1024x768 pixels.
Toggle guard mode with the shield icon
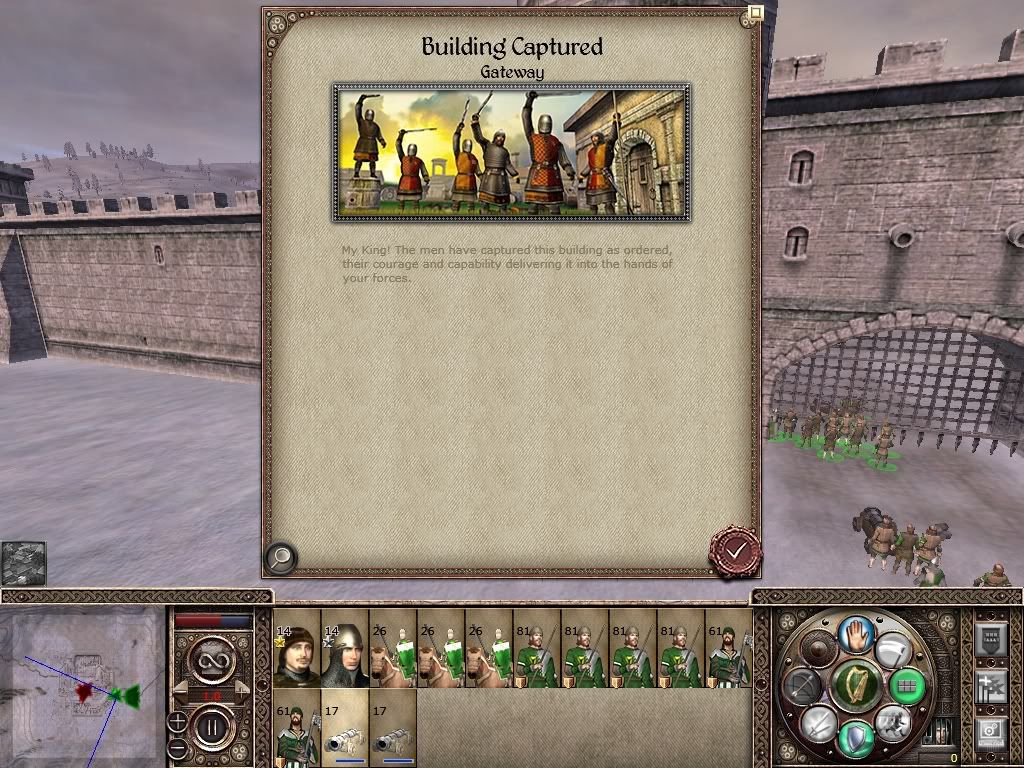tap(855, 738)
